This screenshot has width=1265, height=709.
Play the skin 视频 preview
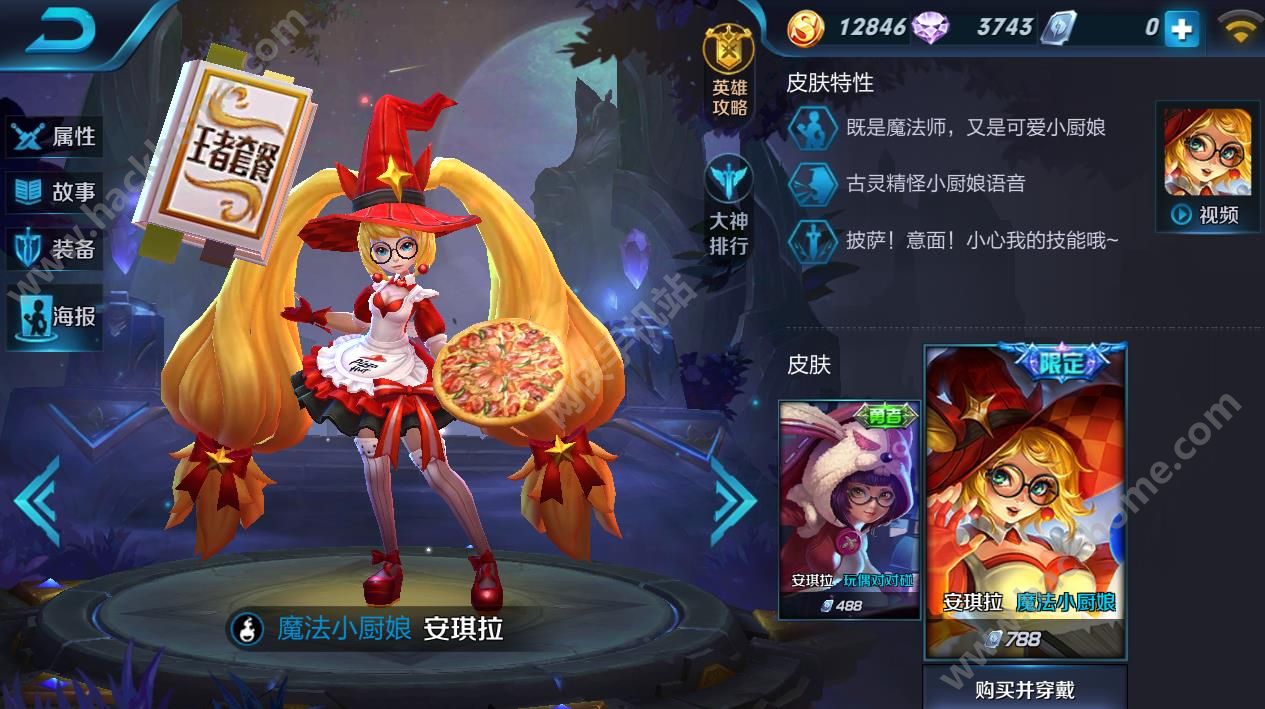coord(1207,166)
